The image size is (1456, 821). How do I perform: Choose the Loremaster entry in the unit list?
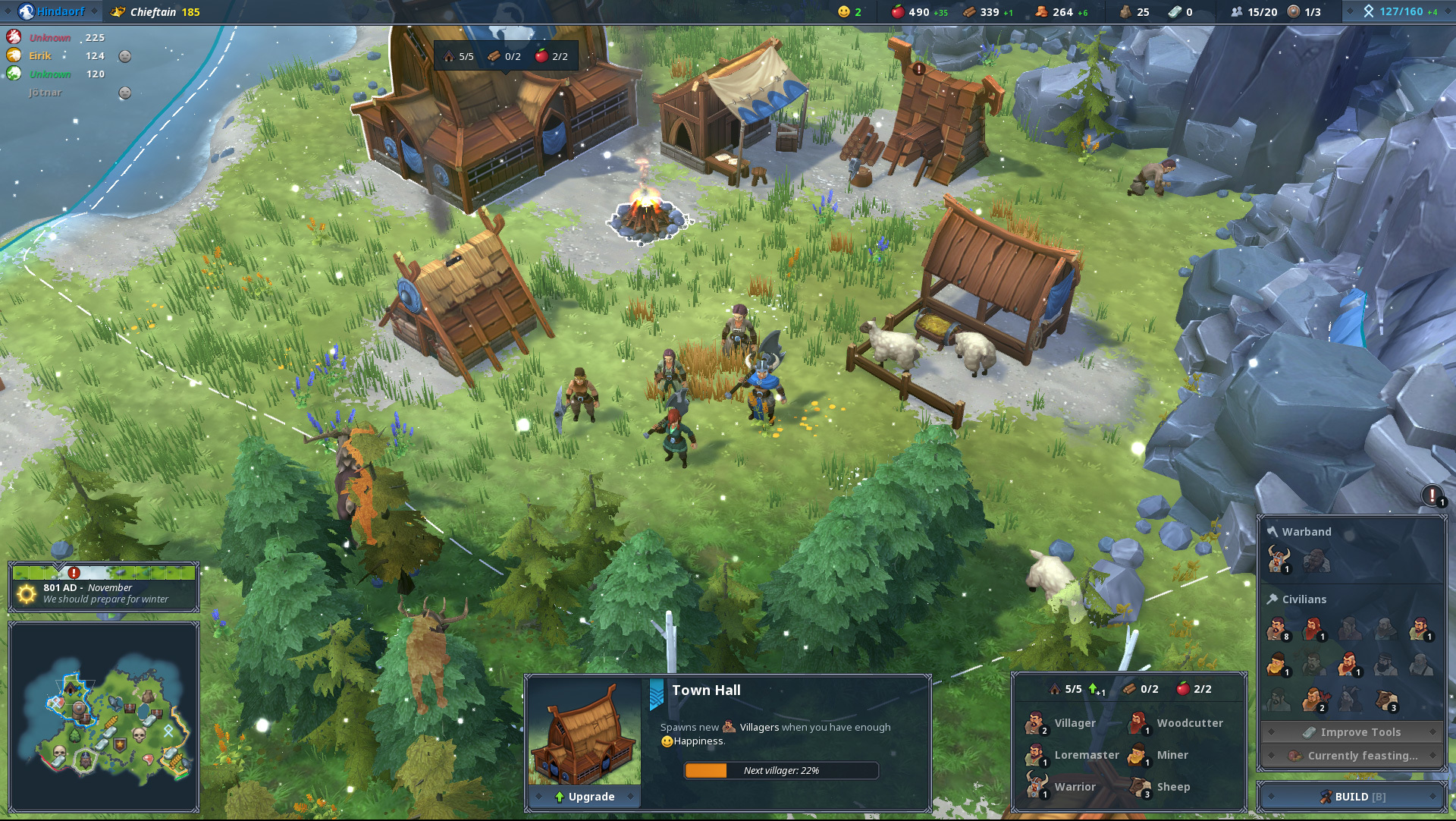point(1074,756)
